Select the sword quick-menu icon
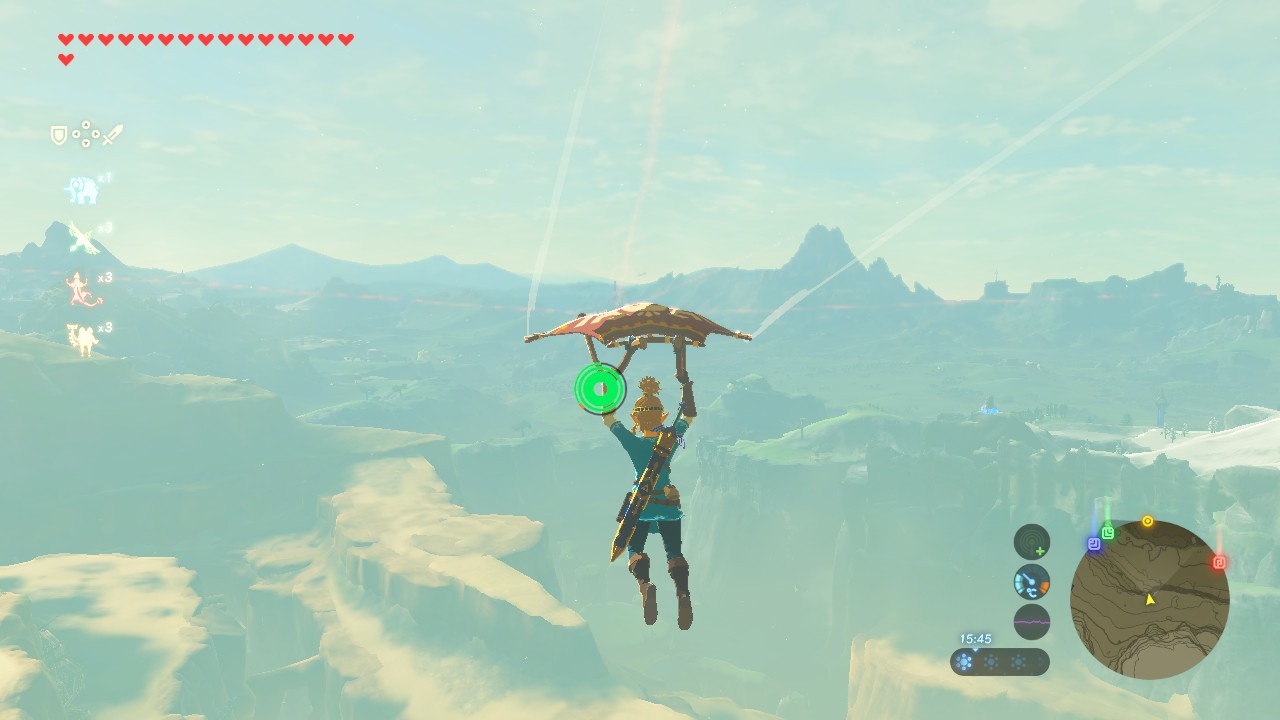 click(x=113, y=134)
